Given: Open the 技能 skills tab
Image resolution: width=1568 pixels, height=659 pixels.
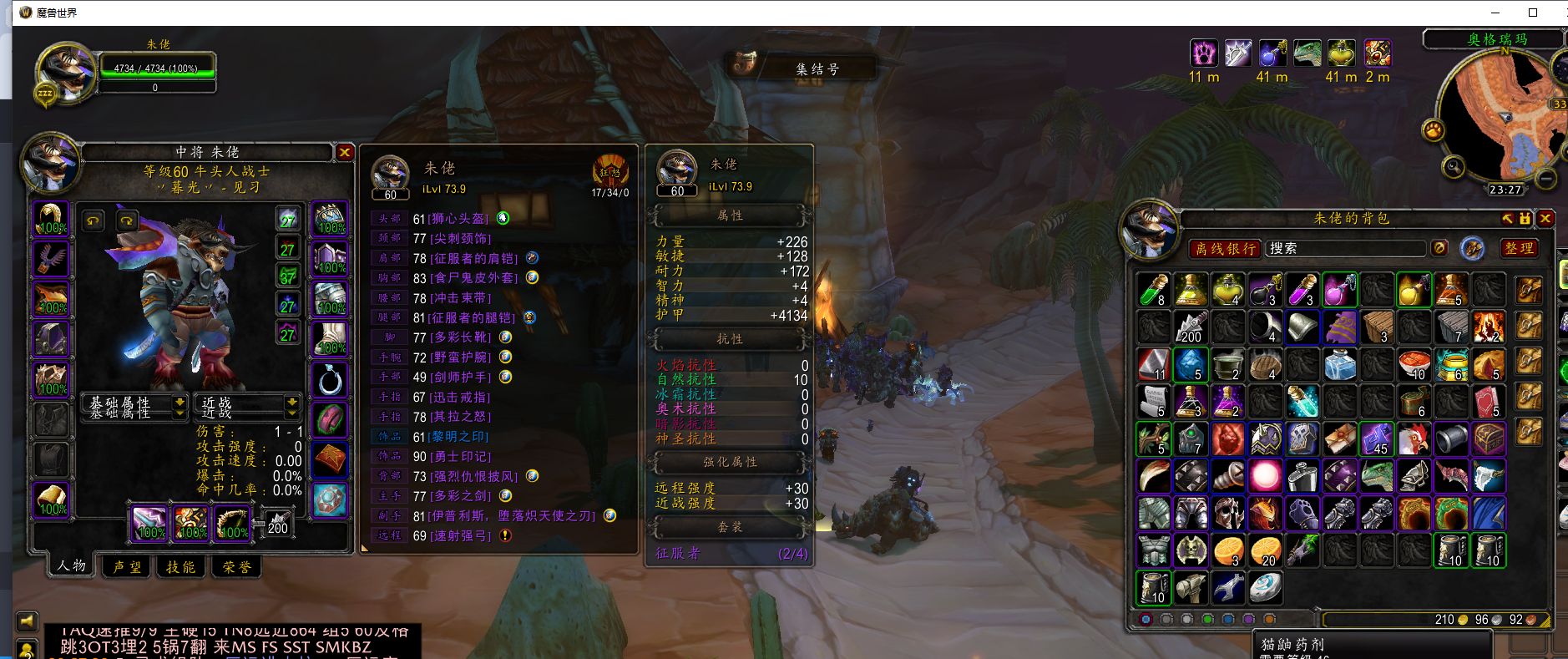Looking at the screenshot, I should pyautogui.click(x=180, y=566).
